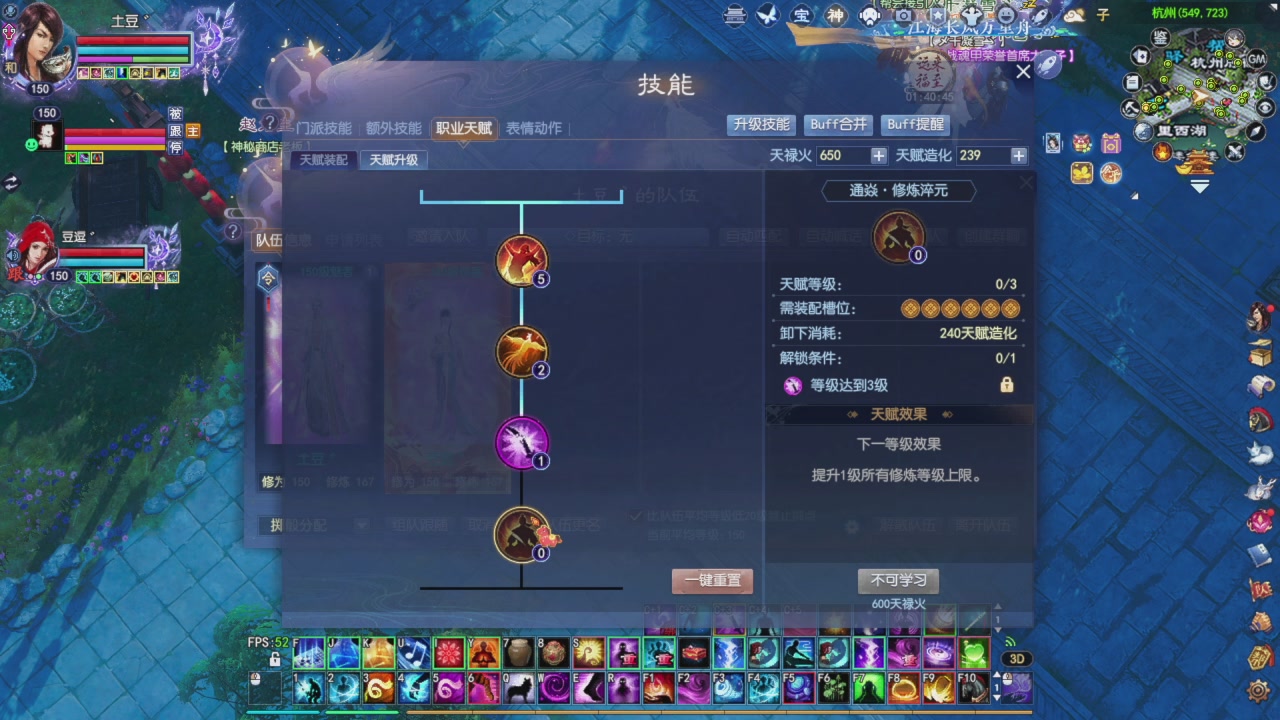This screenshot has width=1280, height=720.
Task: Switch to the 天赋升级 tab
Action: click(393, 160)
